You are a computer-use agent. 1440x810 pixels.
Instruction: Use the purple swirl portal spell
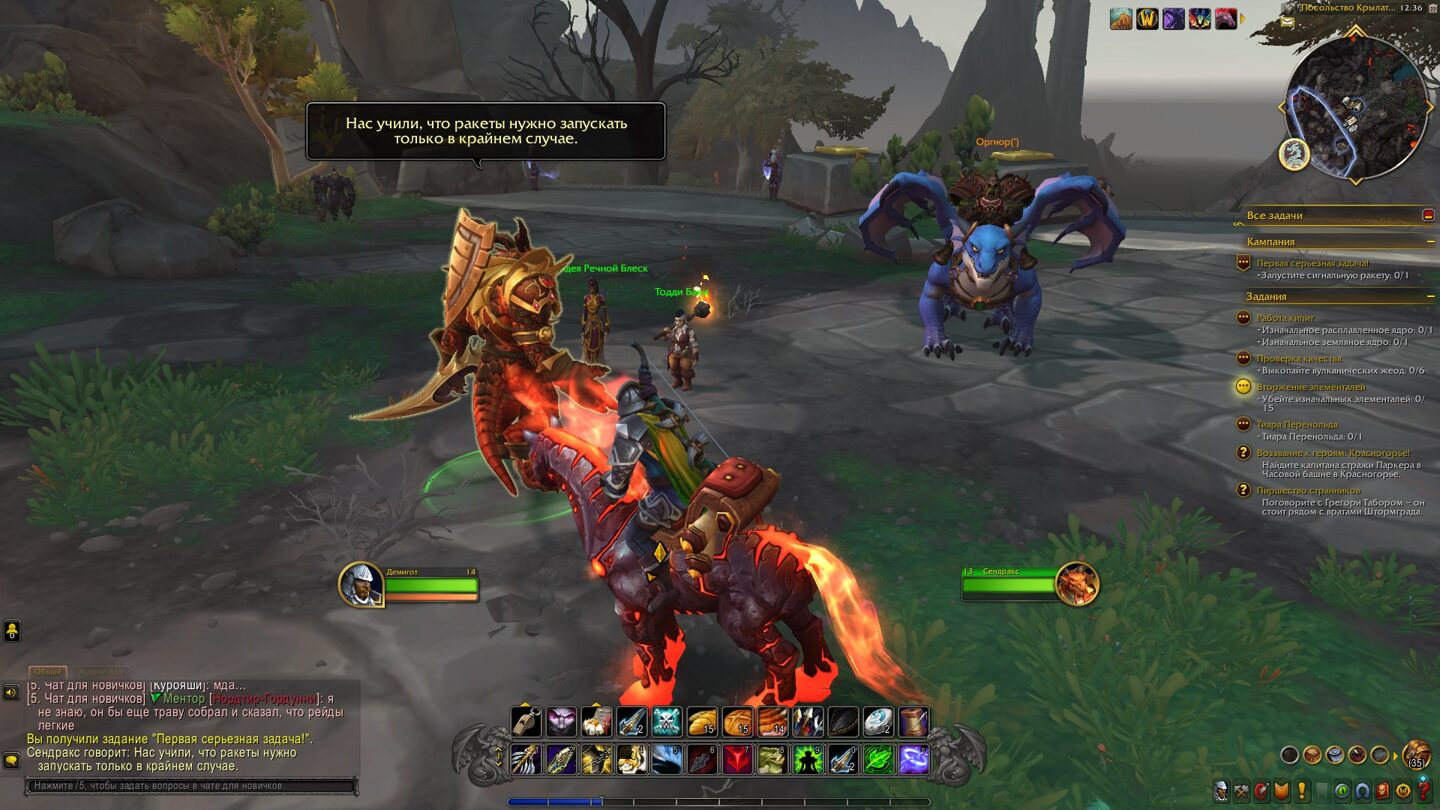point(913,760)
